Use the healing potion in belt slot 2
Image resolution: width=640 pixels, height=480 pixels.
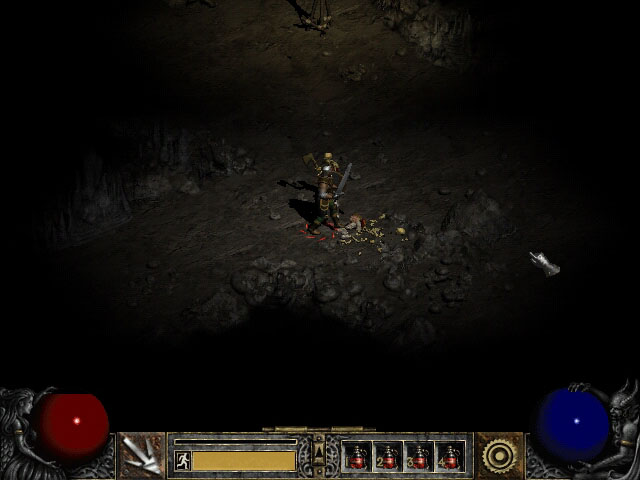point(388,457)
